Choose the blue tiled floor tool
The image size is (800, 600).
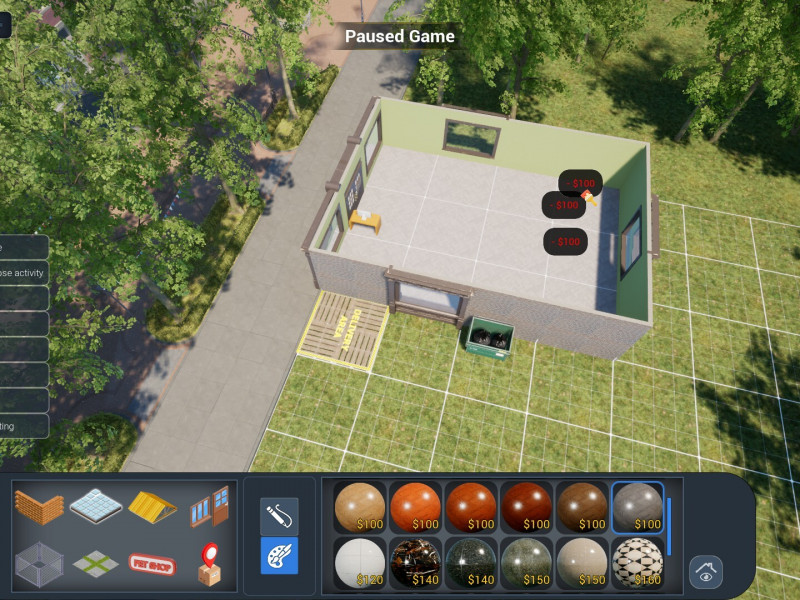(95, 506)
